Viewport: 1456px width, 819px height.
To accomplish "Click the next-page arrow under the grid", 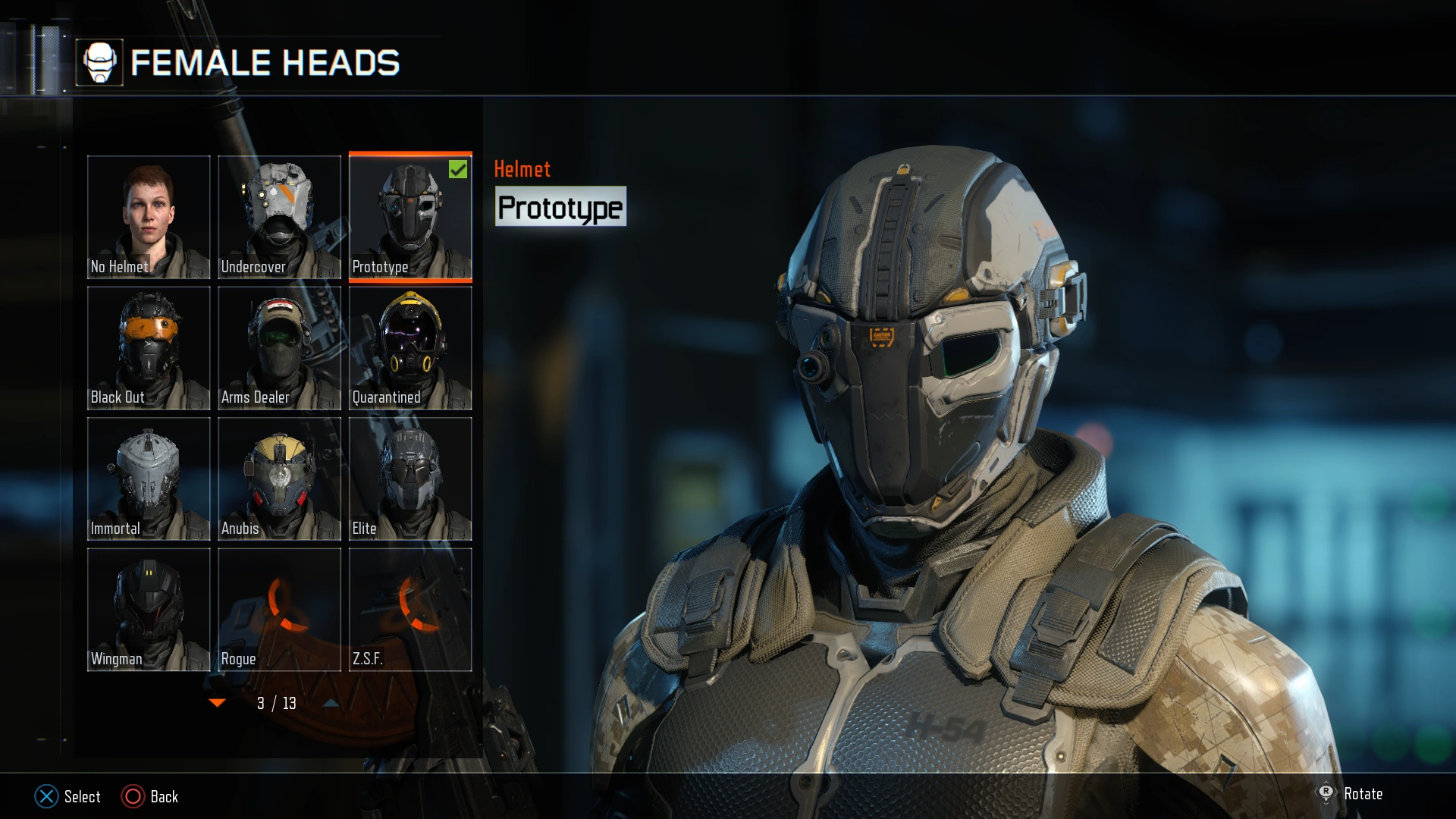I will (329, 703).
